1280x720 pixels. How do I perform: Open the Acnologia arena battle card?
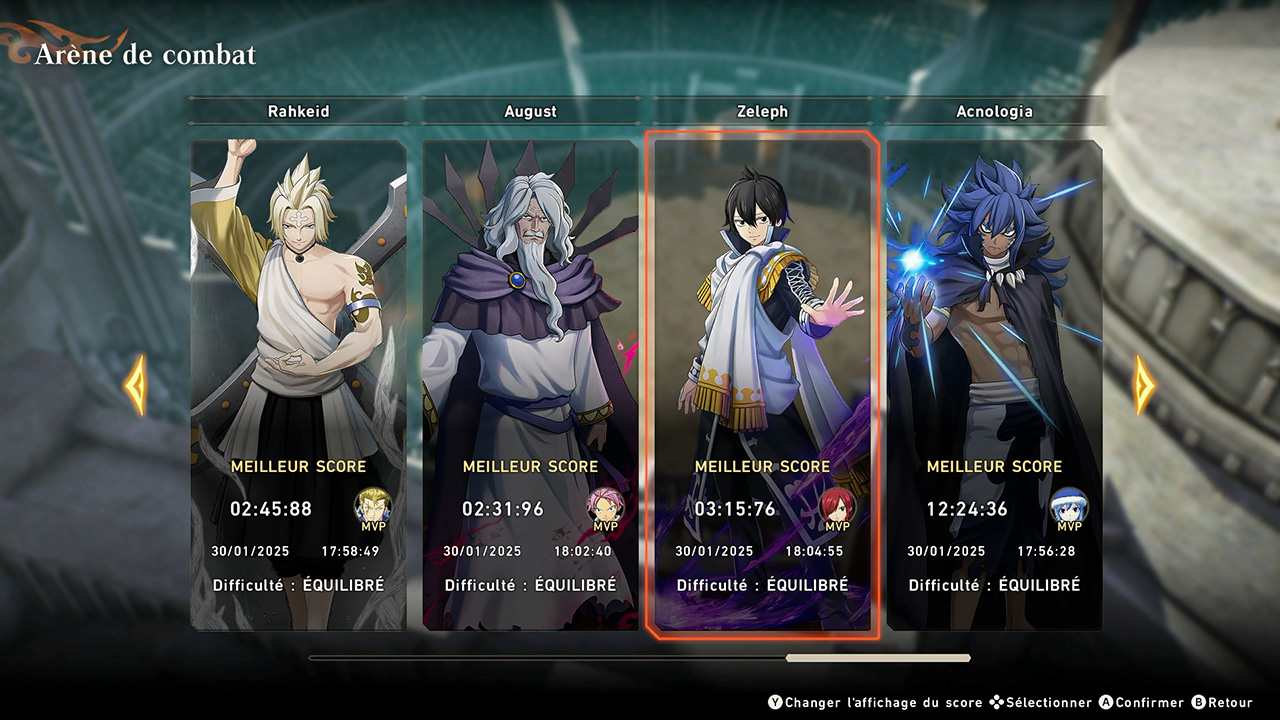(x=994, y=385)
